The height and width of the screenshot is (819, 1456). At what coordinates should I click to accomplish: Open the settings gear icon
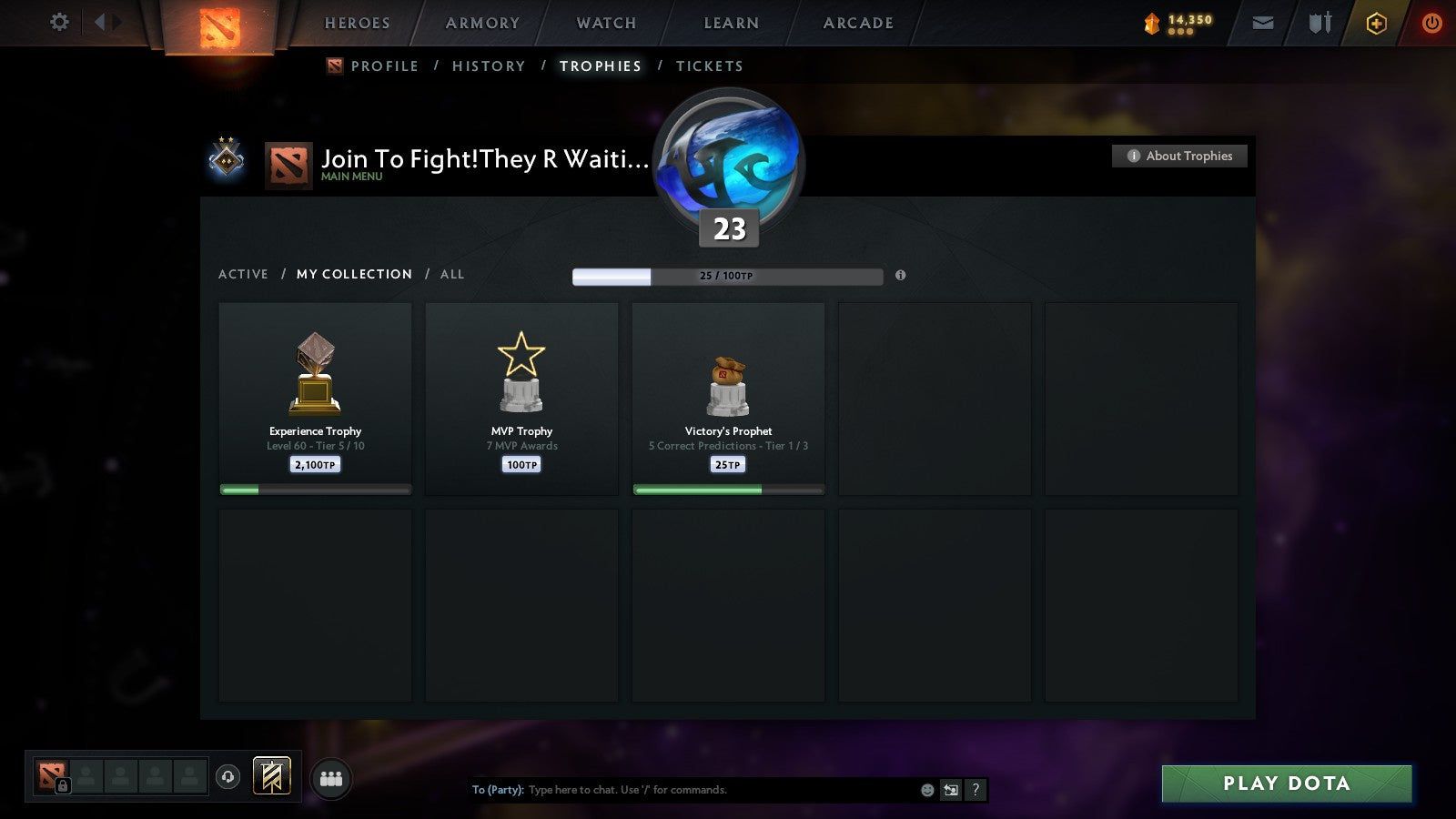click(59, 23)
